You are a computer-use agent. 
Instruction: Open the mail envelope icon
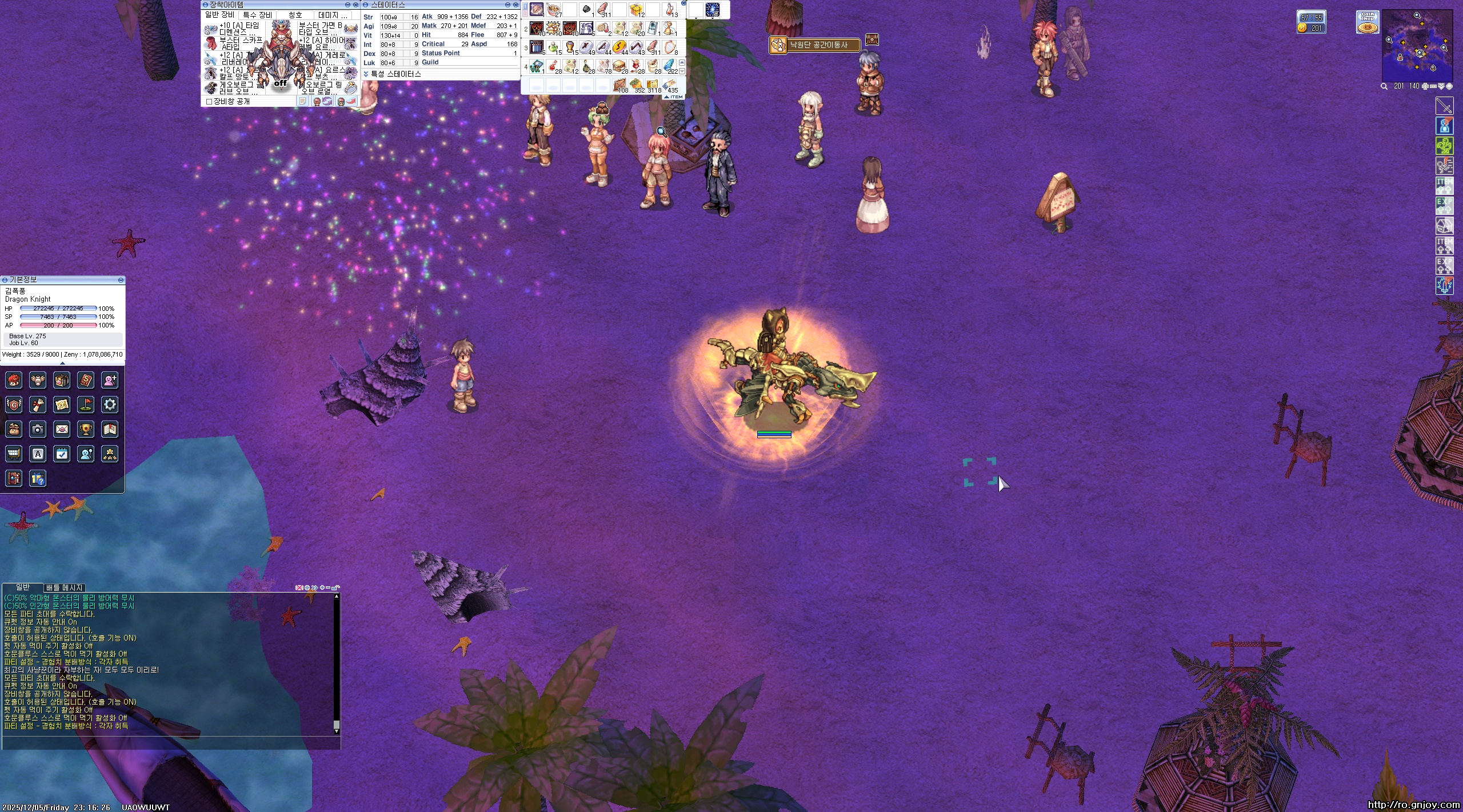[62, 429]
